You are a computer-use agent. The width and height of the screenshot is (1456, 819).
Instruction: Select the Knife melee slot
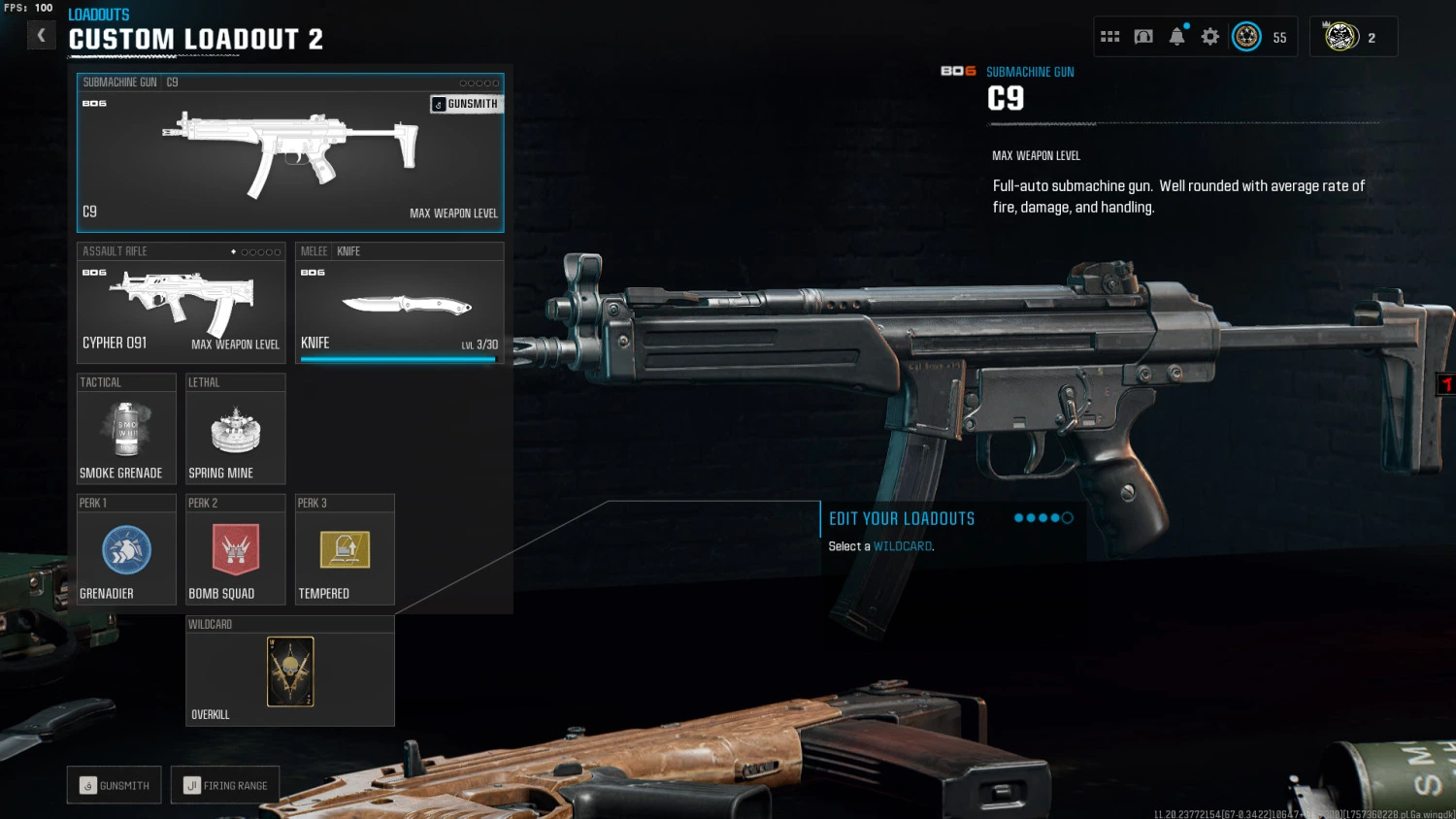click(x=399, y=303)
